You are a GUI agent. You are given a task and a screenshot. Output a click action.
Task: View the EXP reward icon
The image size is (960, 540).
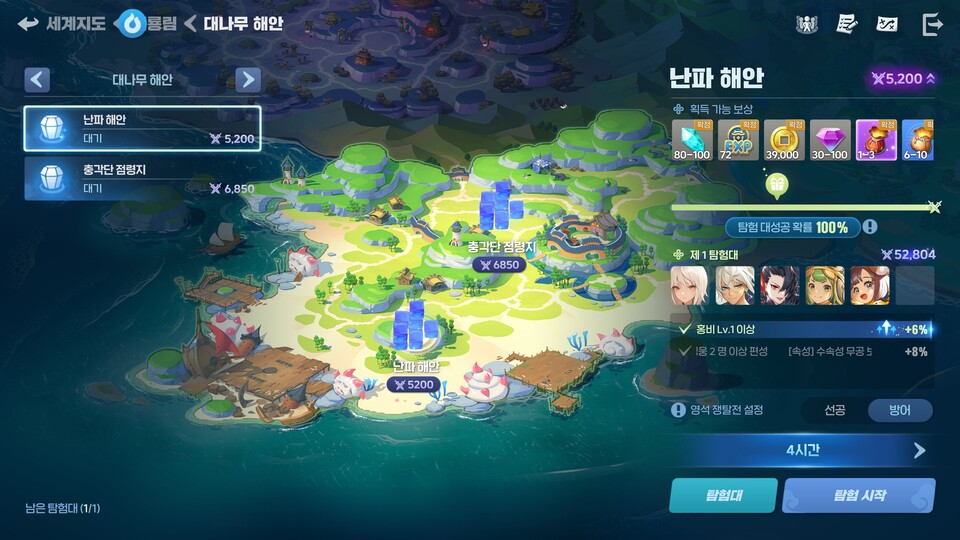coord(737,140)
